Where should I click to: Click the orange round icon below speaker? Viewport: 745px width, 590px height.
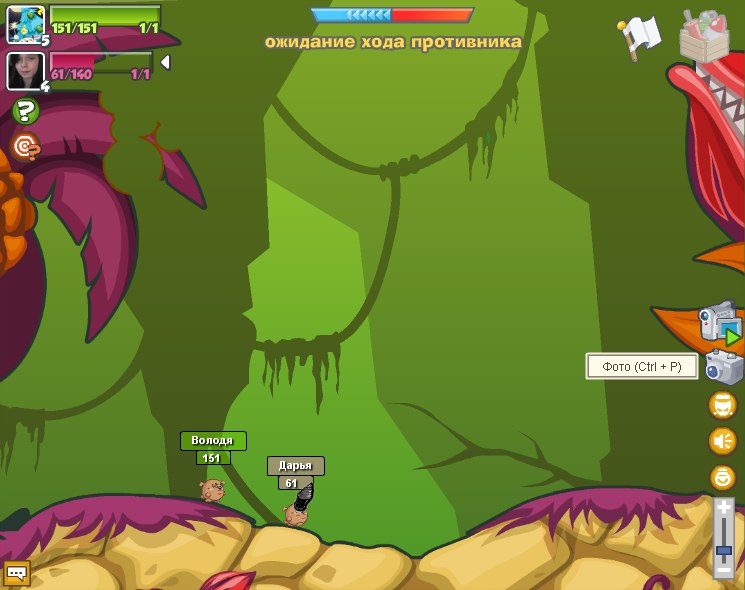tap(722, 477)
